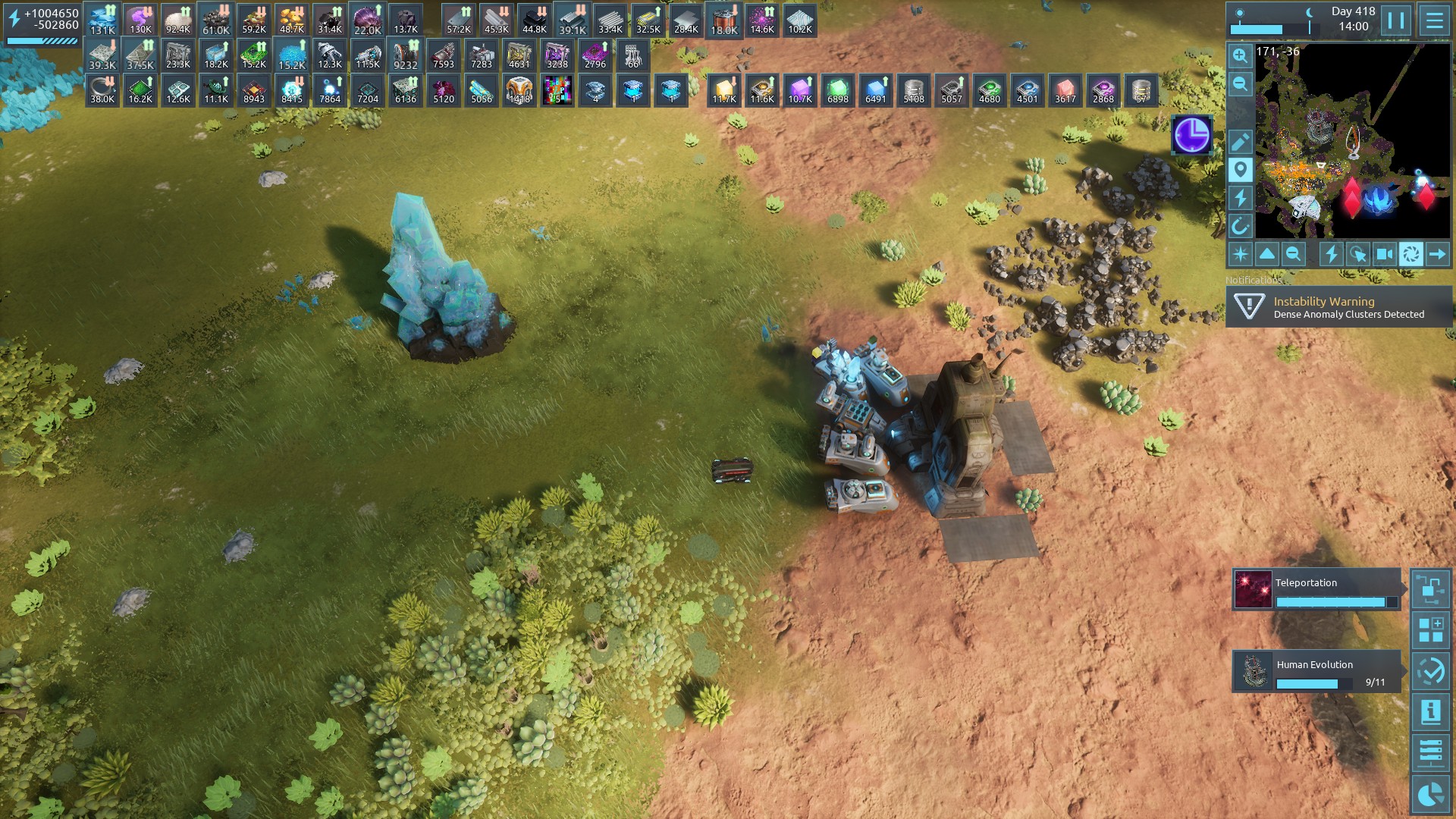Open the hamburger main menu
This screenshot has height=819, width=1456.
coord(1434,20)
